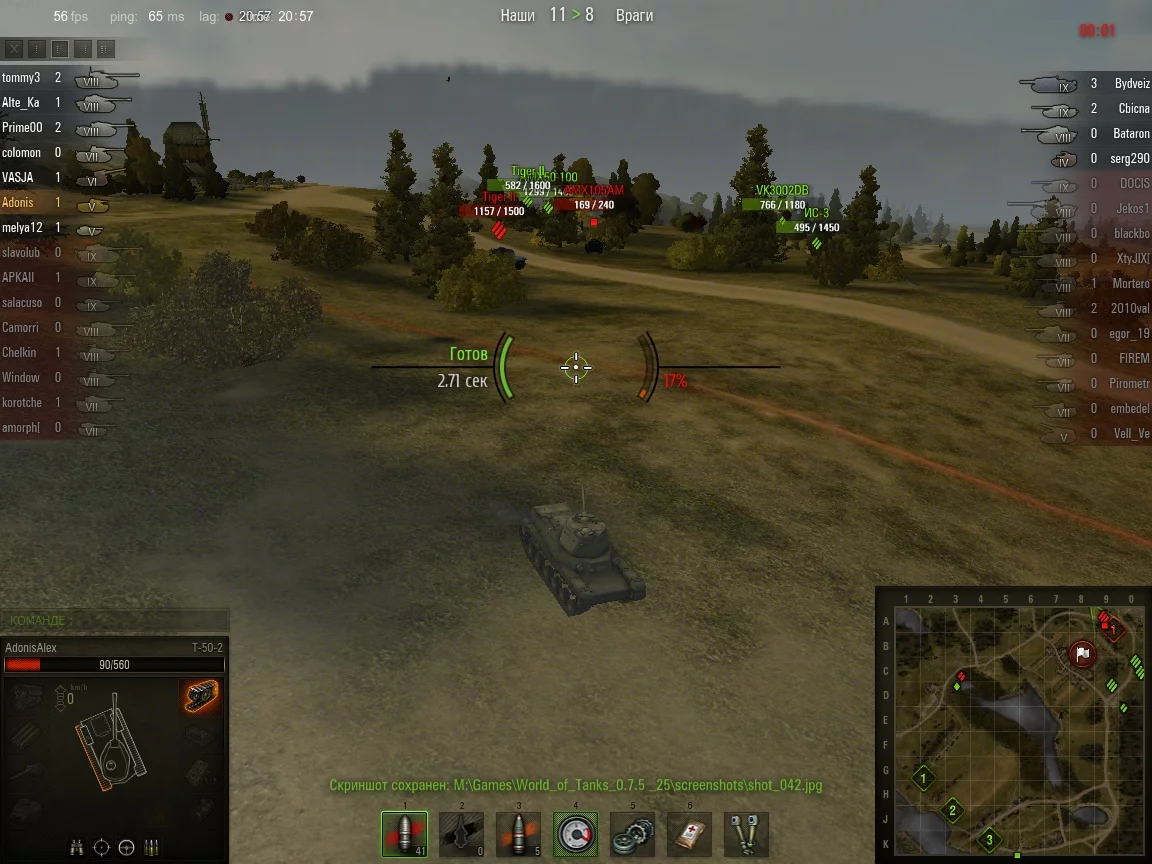The height and width of the screenshot is (864, 1152).
Task: Click the steering wheel driver icon
Action: 126,848
